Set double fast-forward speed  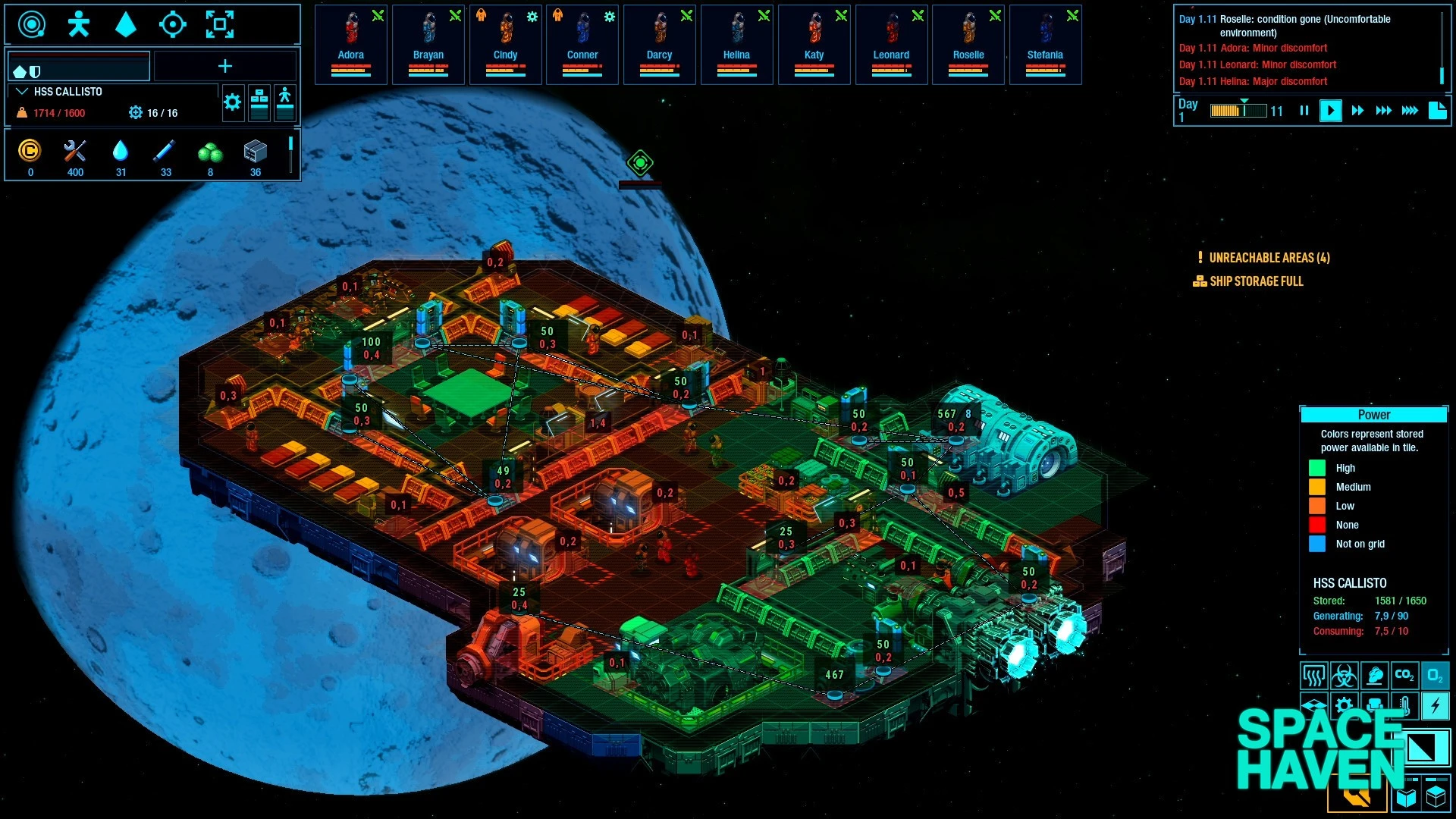pos(1357,111)
